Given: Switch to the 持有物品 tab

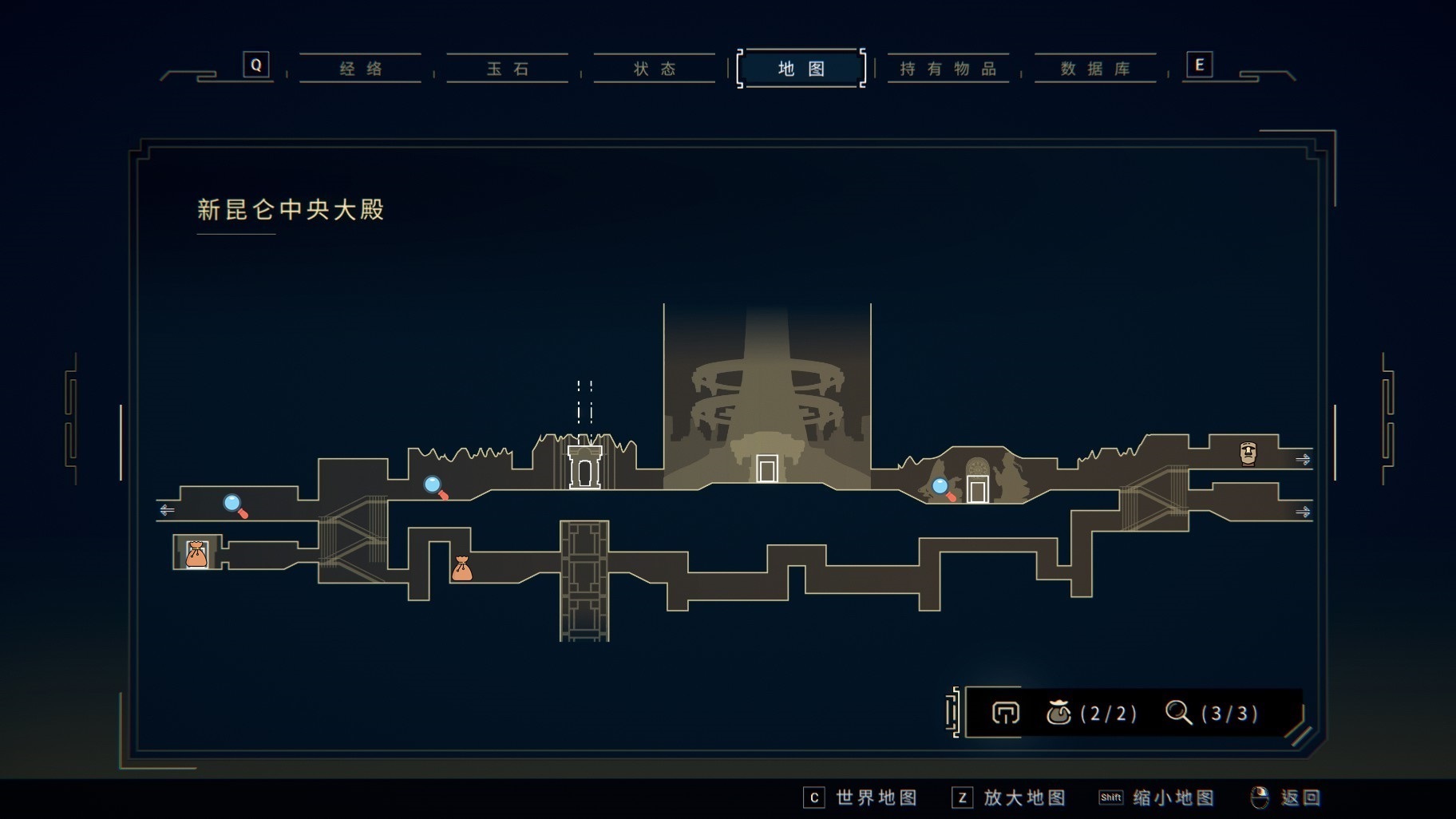Looking at the screenshot, I should point(948,69).
